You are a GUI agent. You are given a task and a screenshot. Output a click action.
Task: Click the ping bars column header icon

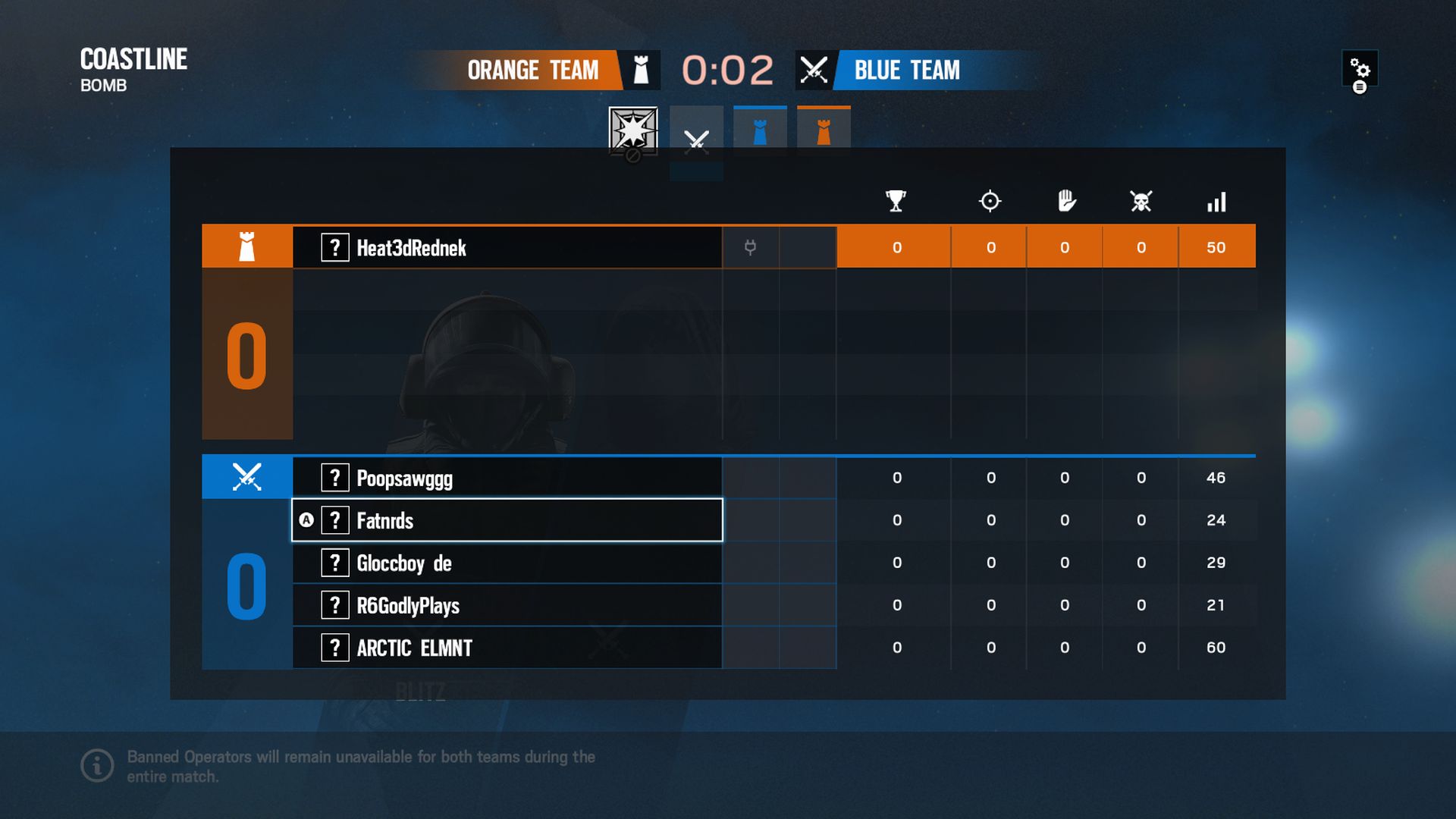tap(1216, 202)
